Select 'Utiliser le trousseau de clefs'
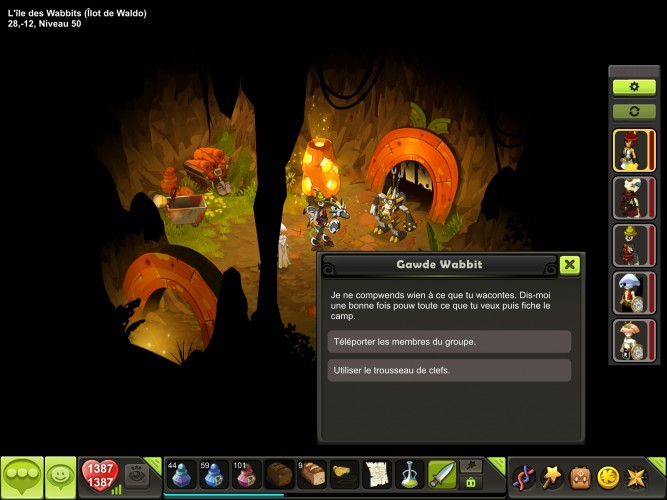 (449, 370)
